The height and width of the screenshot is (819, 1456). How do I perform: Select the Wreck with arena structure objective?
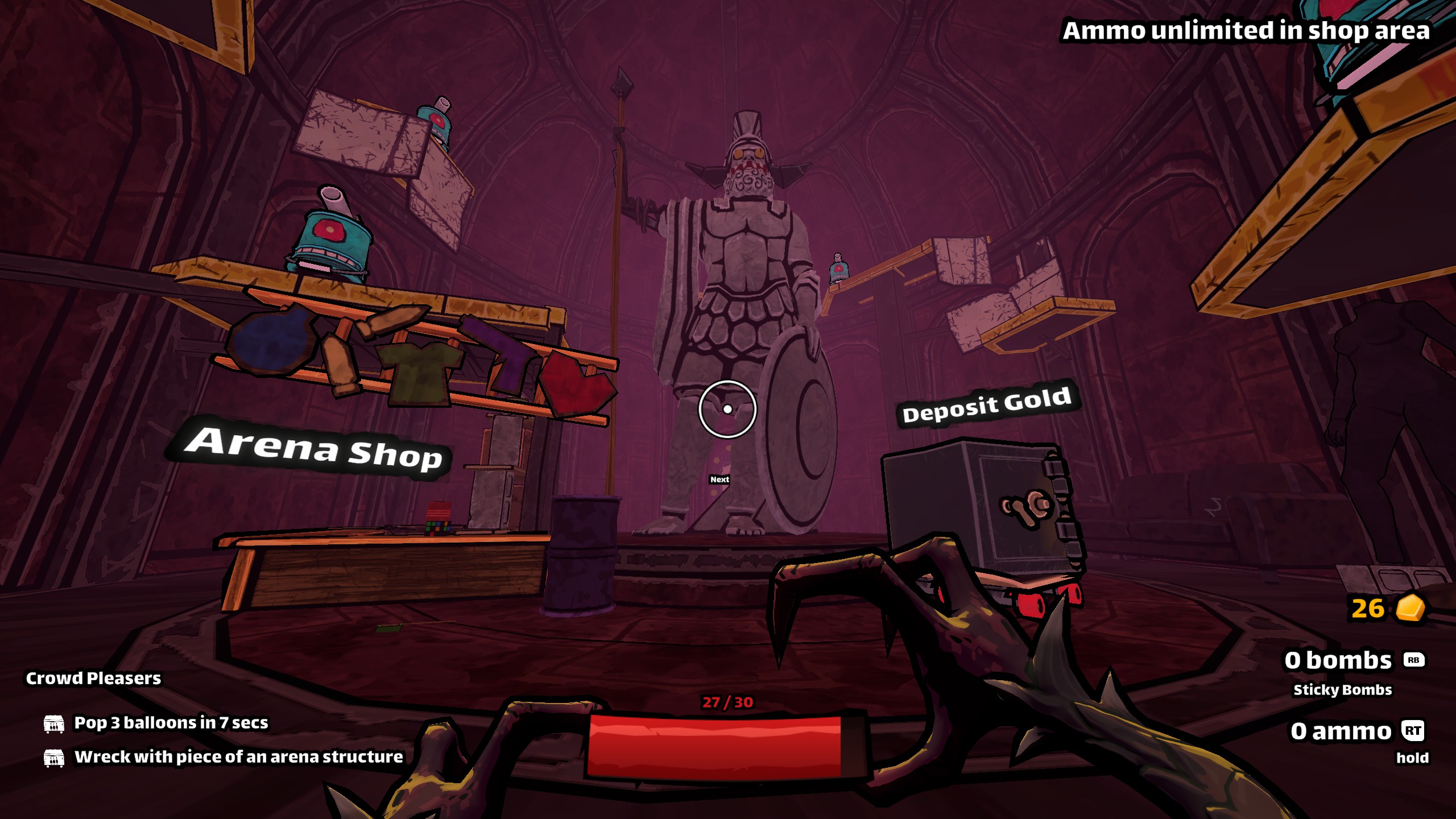pyautogui.click(x=238, y=757)
